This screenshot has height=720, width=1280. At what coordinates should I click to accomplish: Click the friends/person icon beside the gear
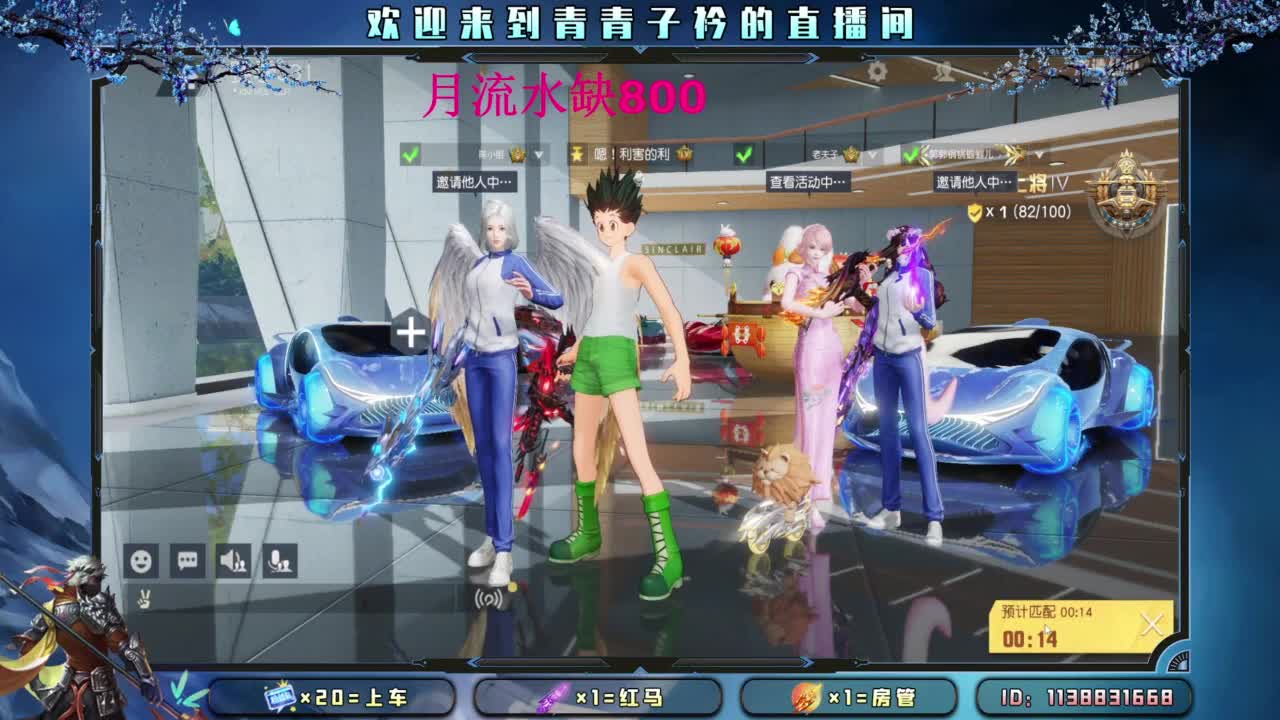click(941, 71)
